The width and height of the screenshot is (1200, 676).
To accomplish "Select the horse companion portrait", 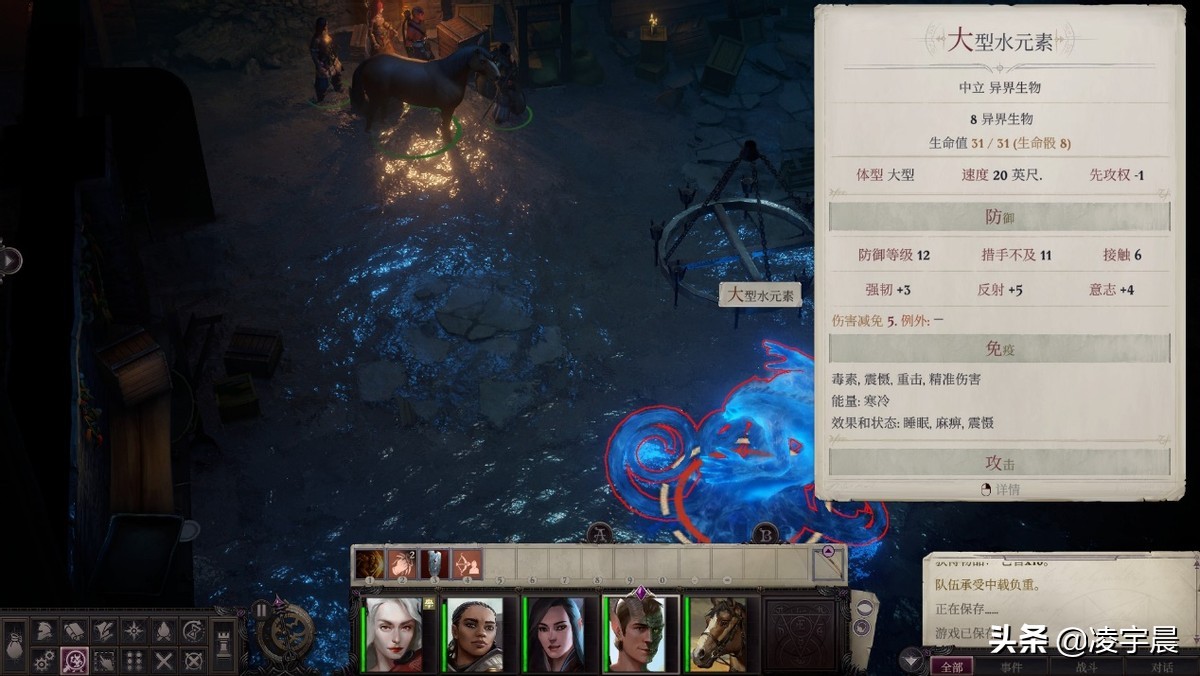I will tap(718, 634).
